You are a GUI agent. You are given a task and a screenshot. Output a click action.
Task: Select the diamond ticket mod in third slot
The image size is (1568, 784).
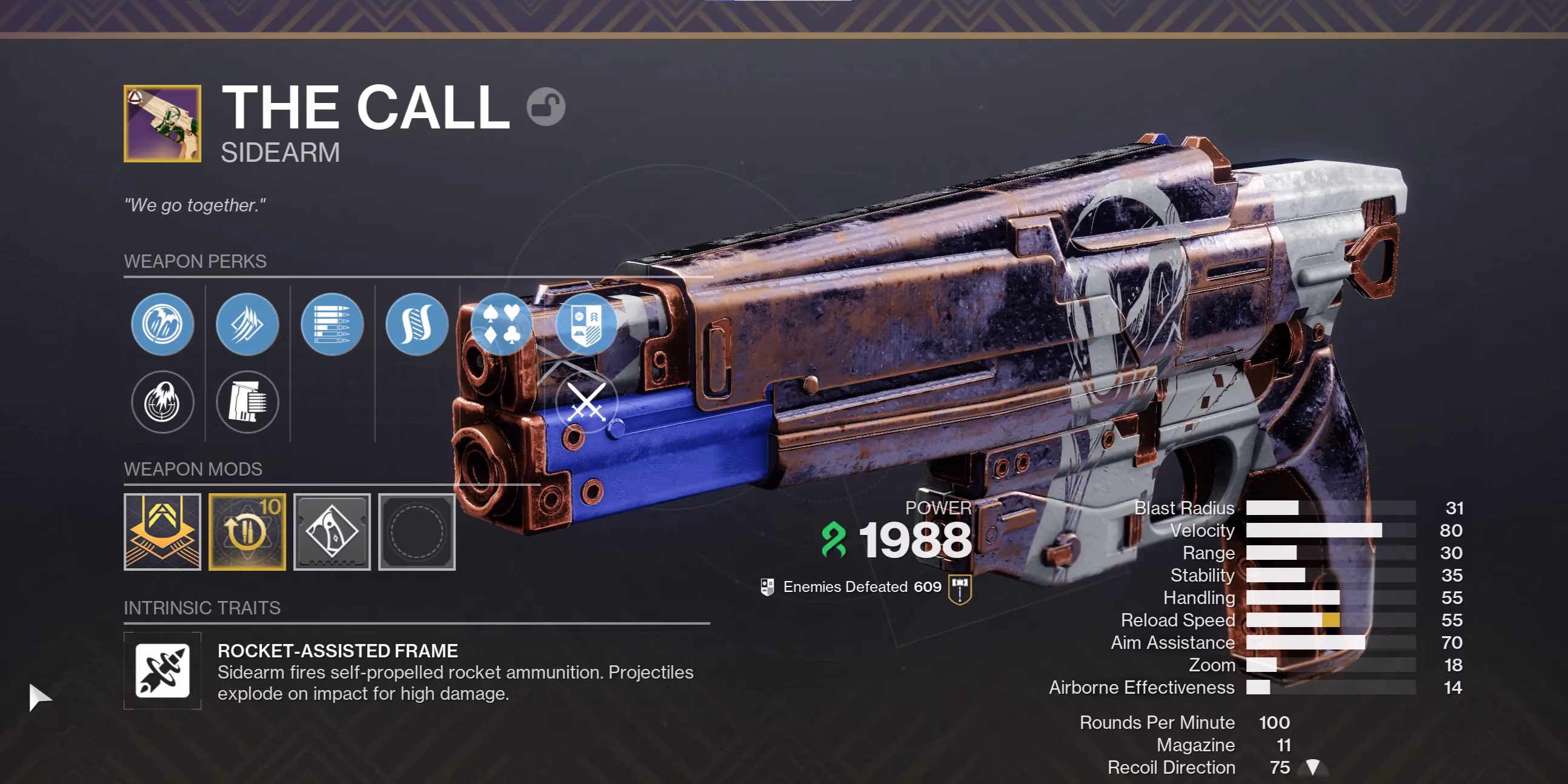tap(332, 533)
